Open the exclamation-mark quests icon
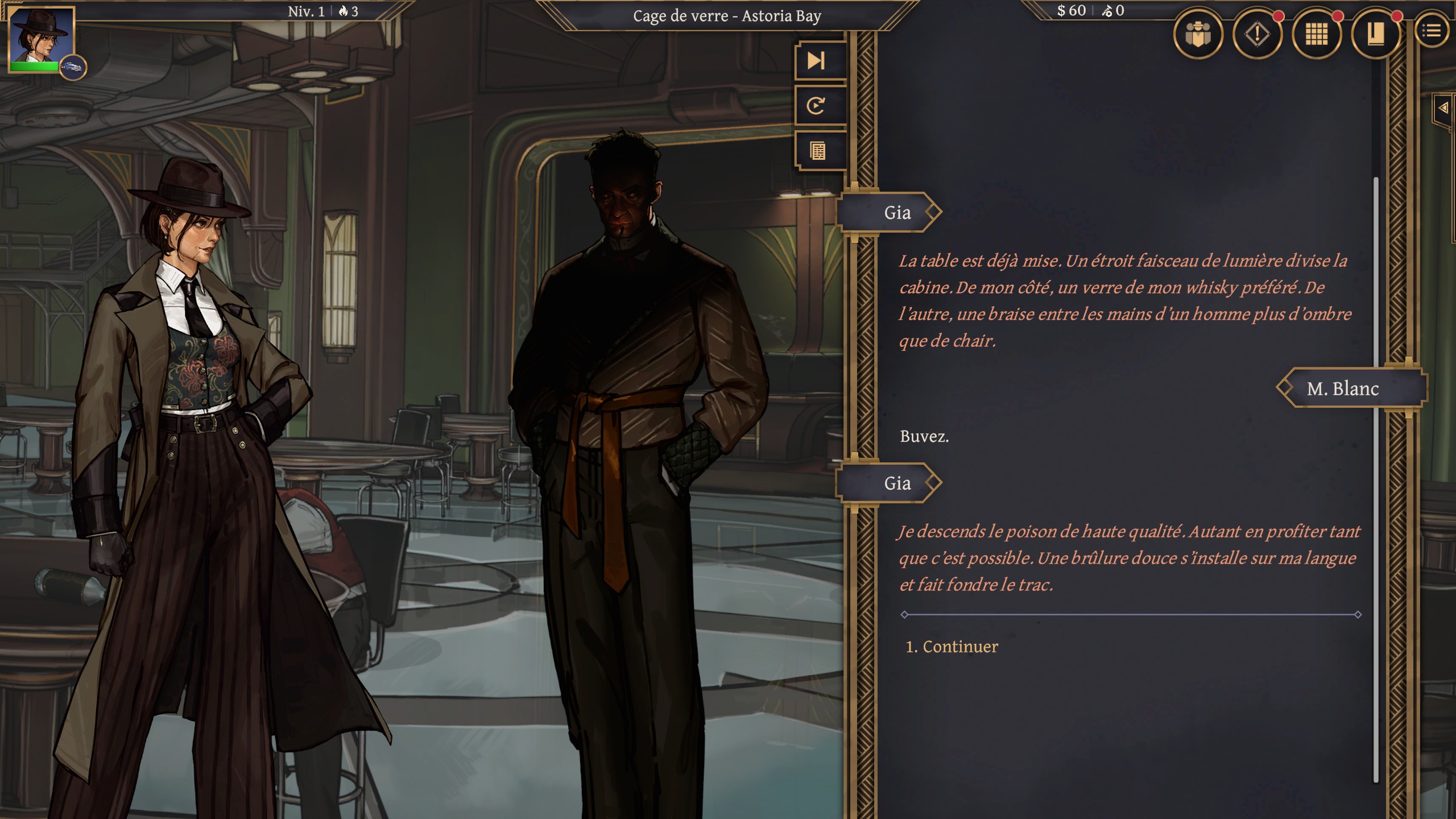Screen dimensions: 1456x819 coord(1257,34)
